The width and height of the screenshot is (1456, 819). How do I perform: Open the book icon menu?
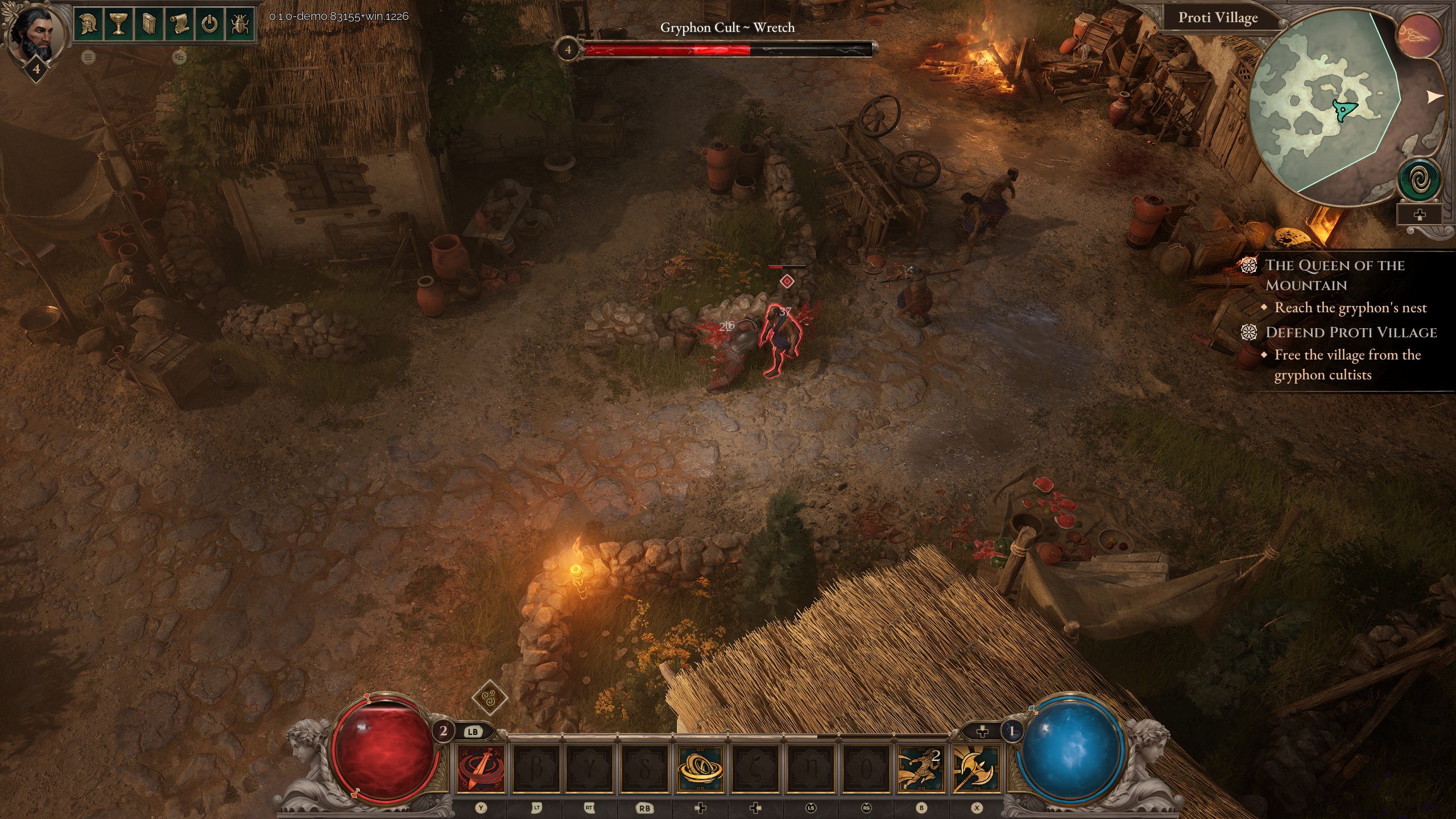(149, 24)
